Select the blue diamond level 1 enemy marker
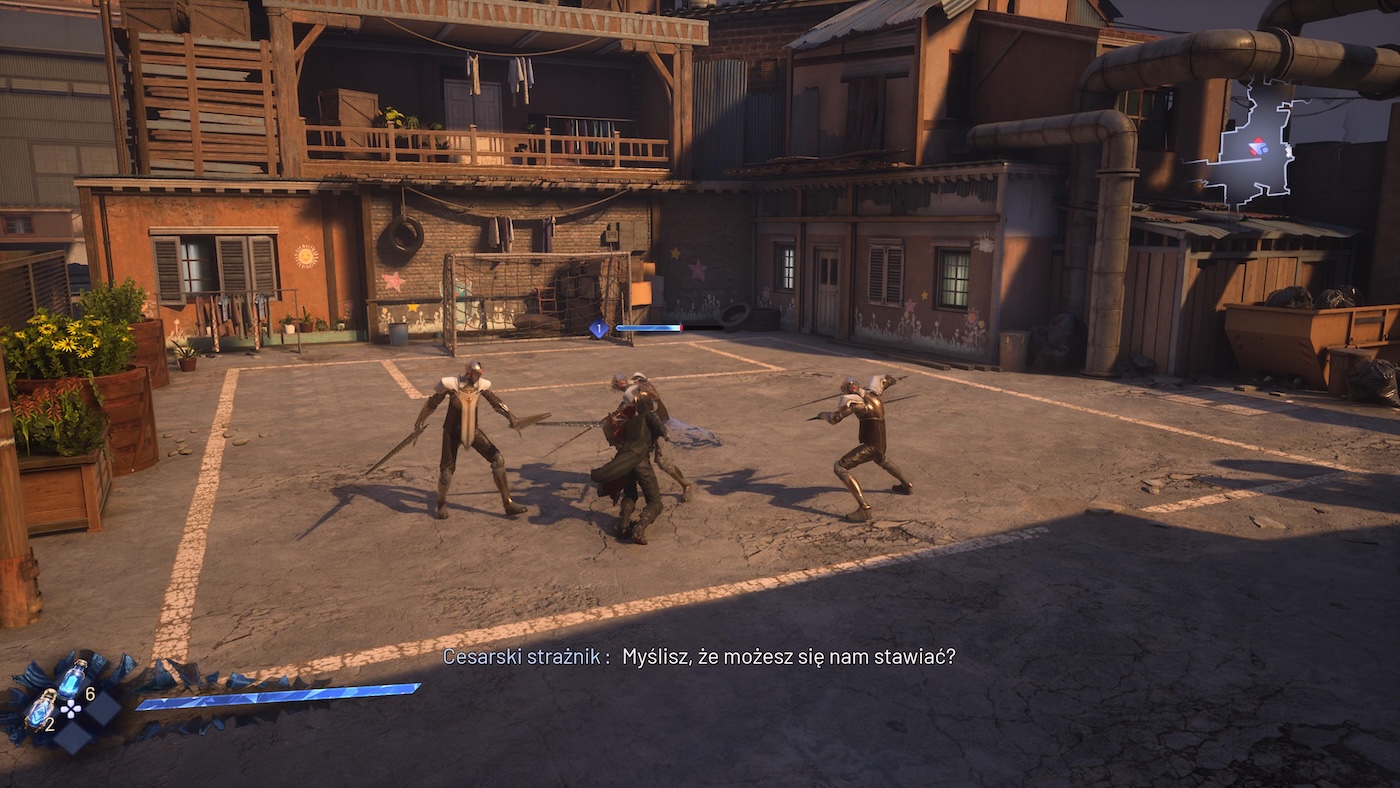This screenshot has height=788, width=1400. pyautogui.click(x=598, y=328)
